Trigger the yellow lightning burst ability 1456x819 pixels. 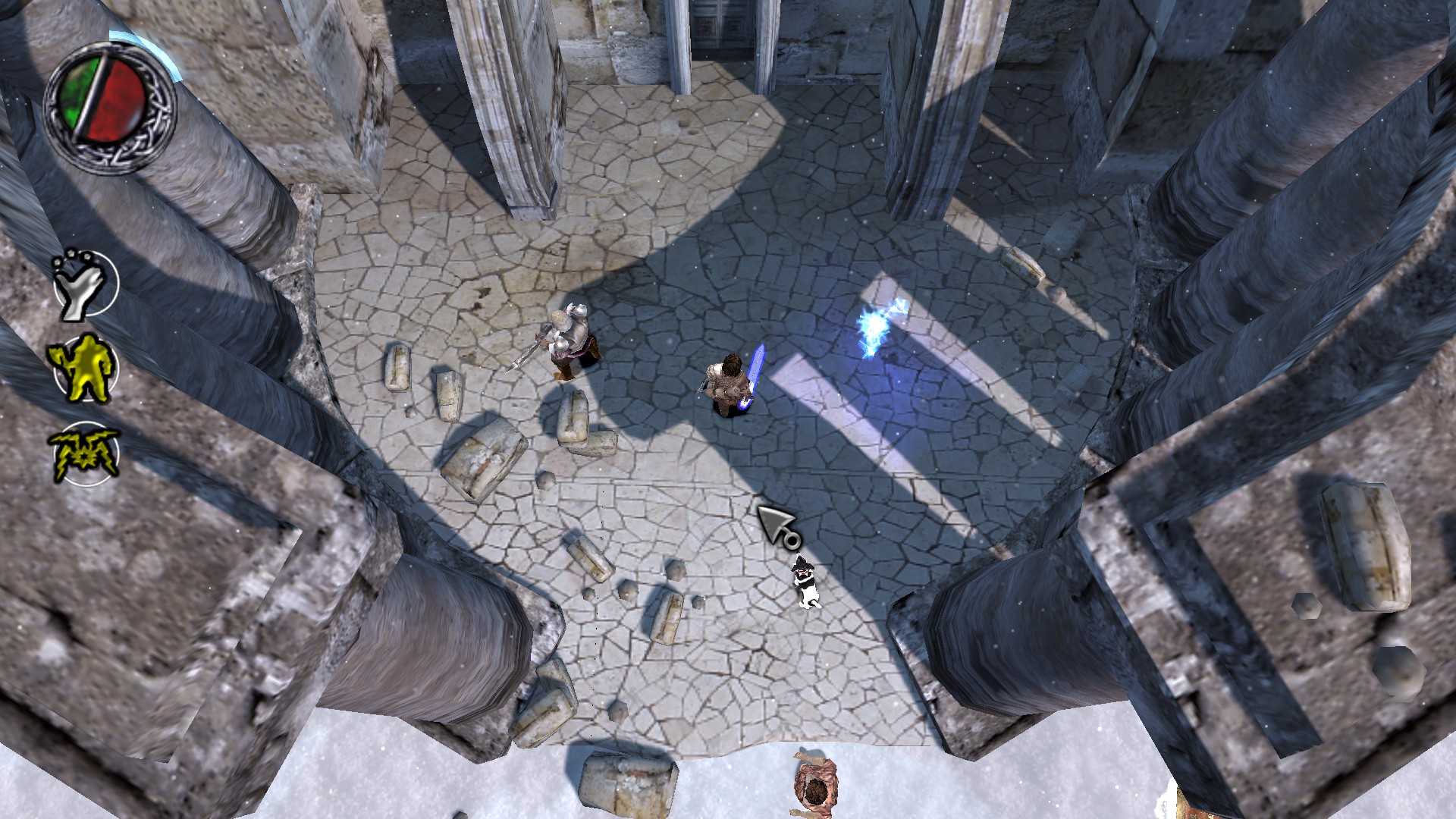point(85,453)
